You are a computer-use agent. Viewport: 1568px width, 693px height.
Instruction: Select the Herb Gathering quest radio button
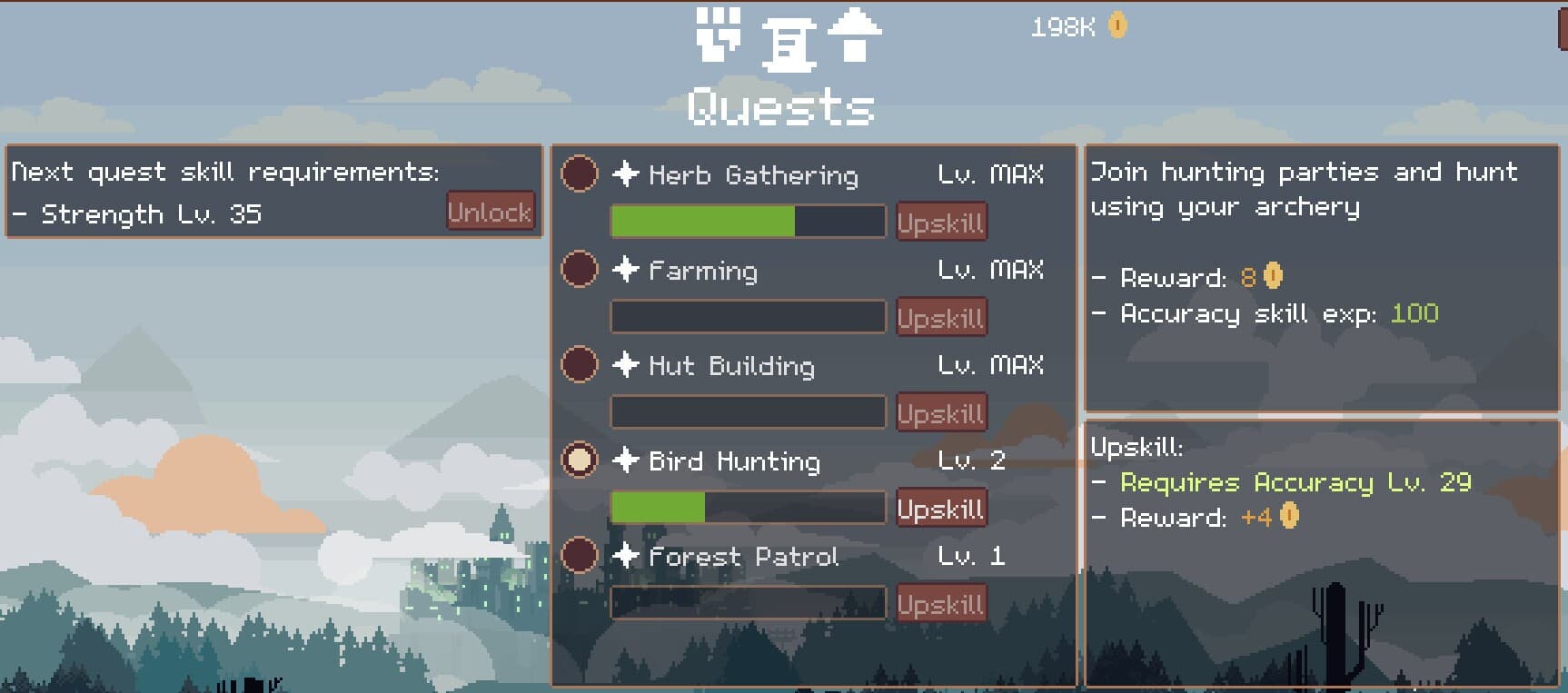coord(580,173)
